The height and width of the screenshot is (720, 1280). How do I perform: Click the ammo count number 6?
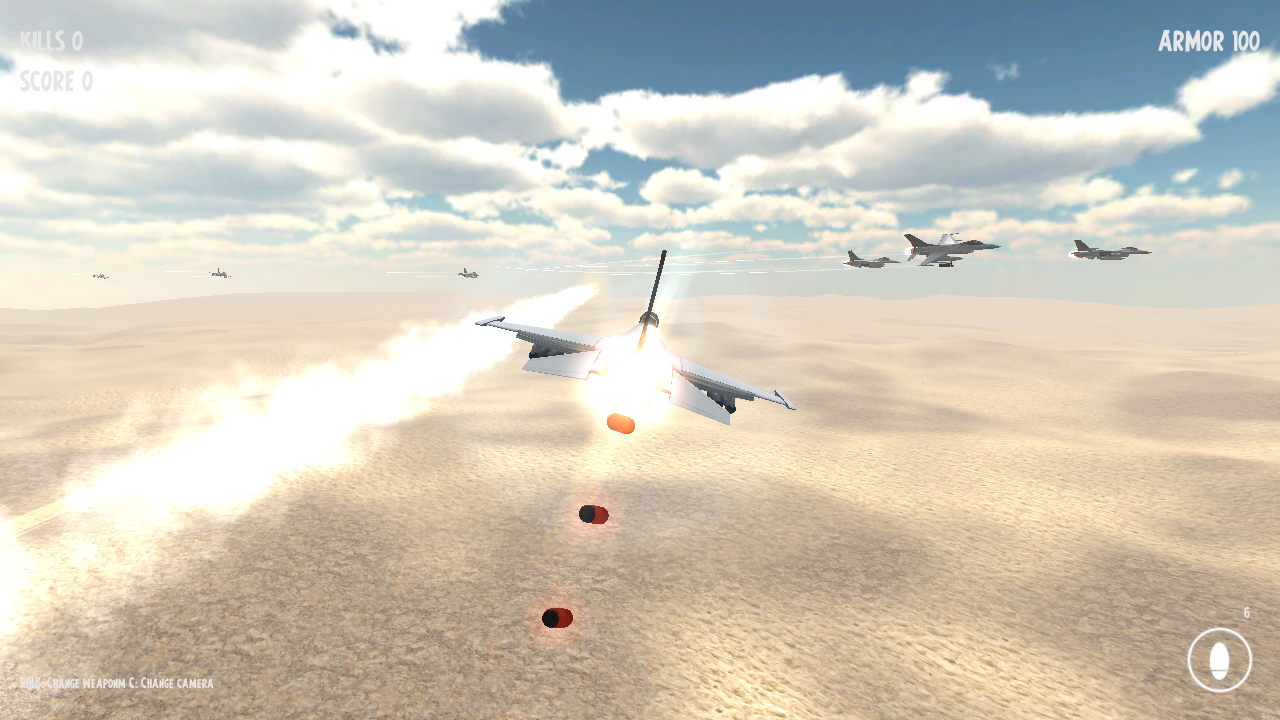1248,610
